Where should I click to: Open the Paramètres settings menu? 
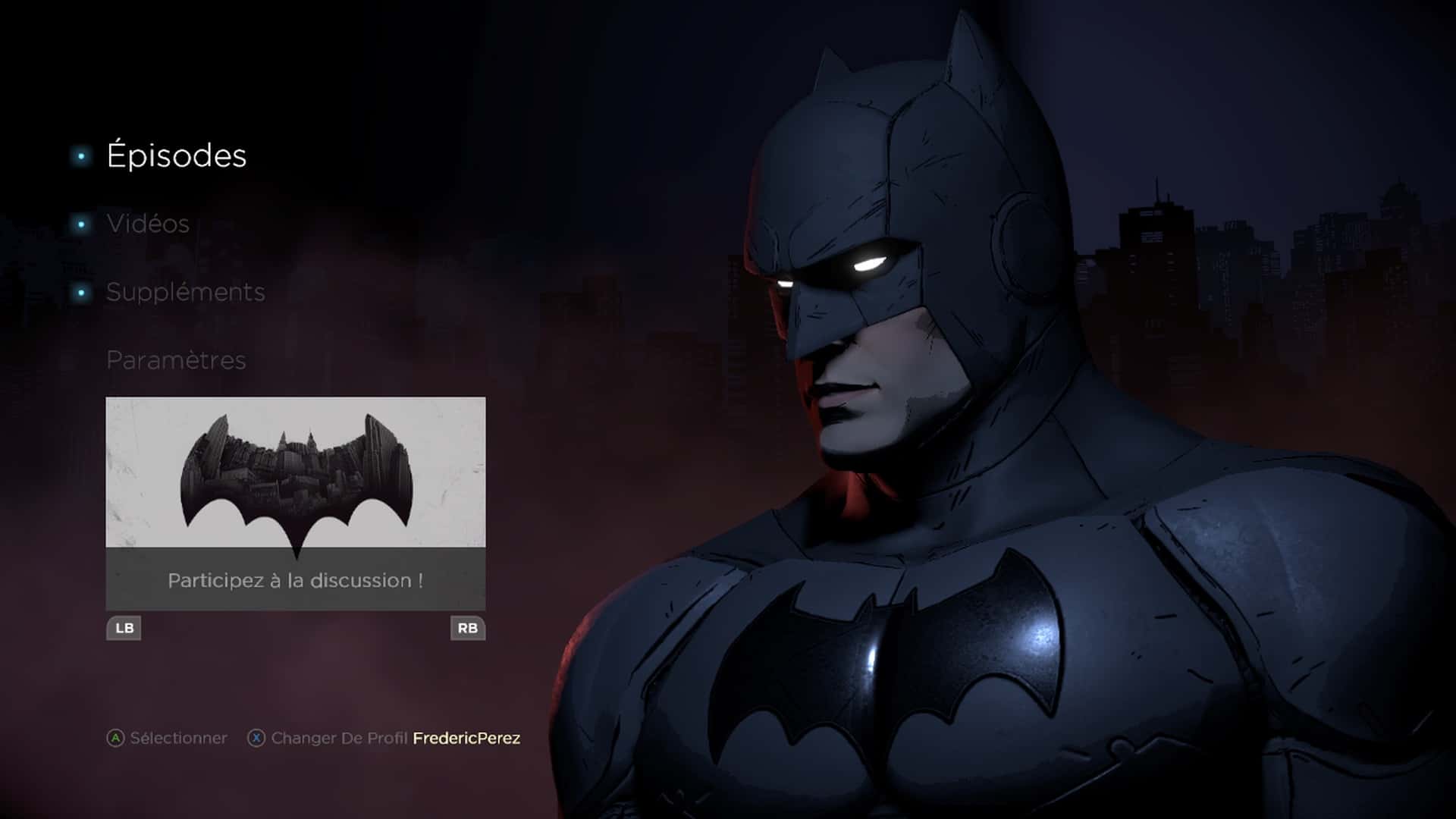pos(176,360)
